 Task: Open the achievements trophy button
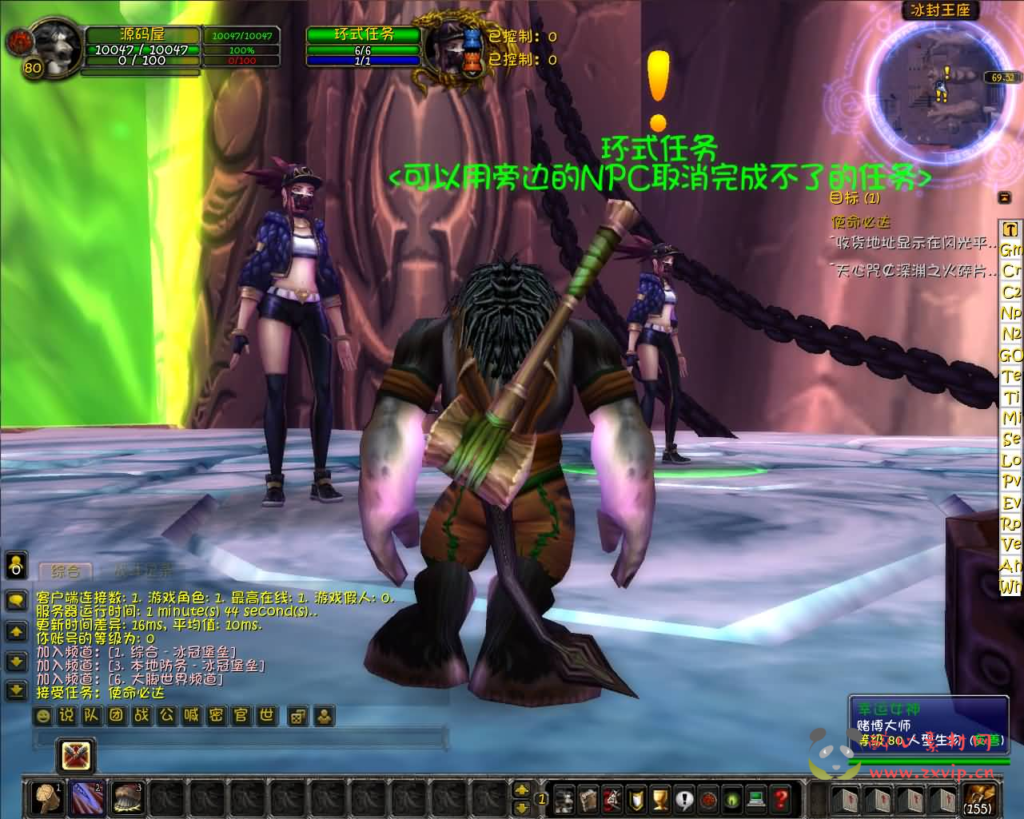pyautogui.click(x=660, y=799)
